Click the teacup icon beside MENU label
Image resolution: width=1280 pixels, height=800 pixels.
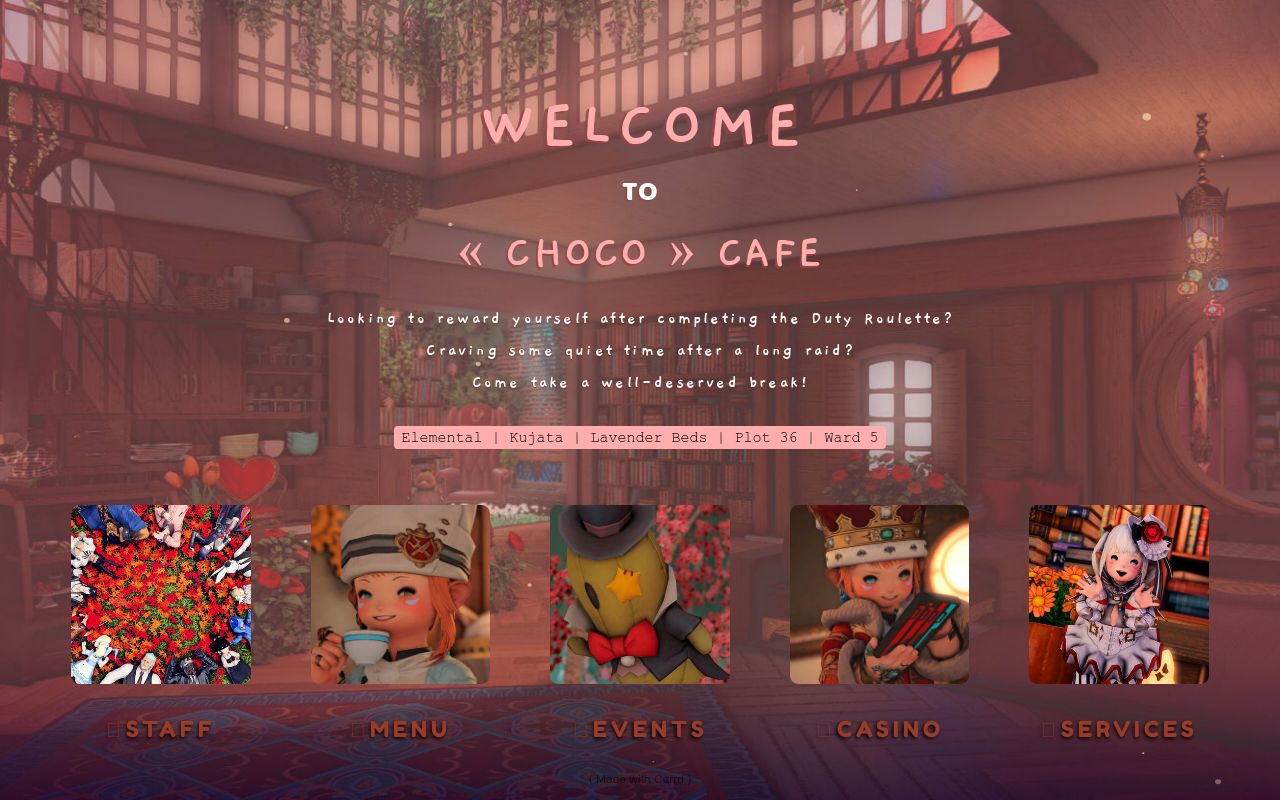(357, 729)
